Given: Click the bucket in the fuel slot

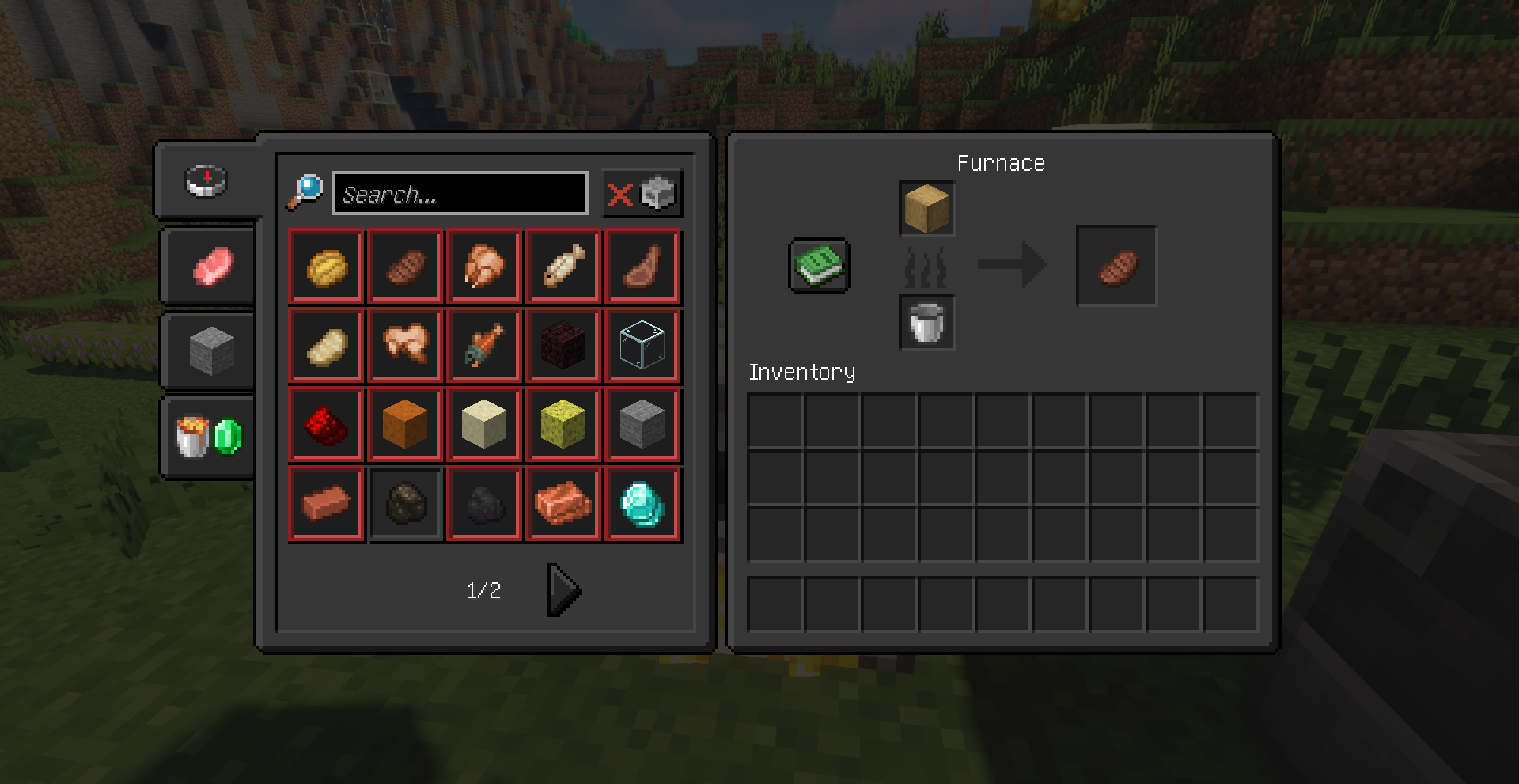Looking at the screenshot, I should point(926,323).
